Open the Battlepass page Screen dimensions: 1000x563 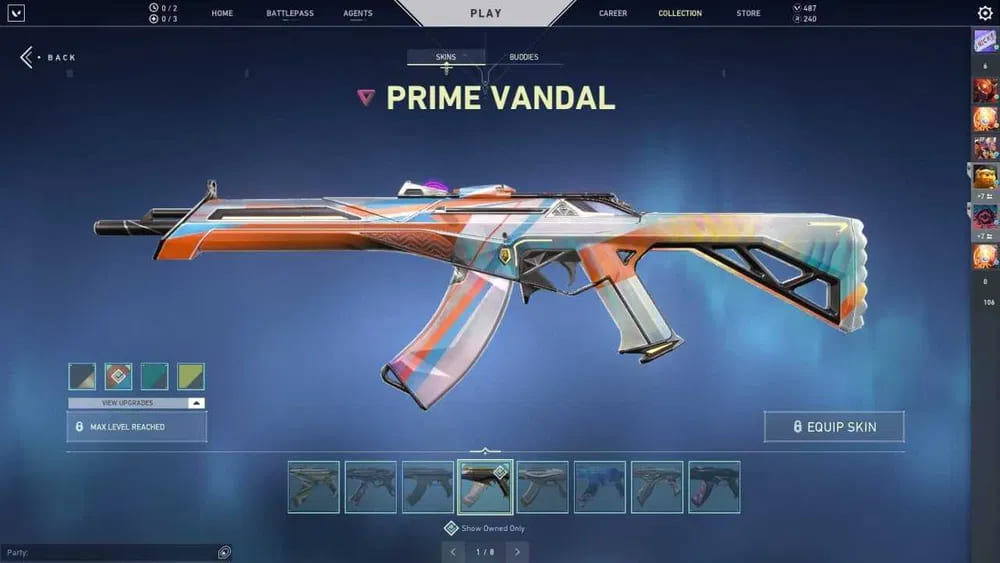(290, 13)
